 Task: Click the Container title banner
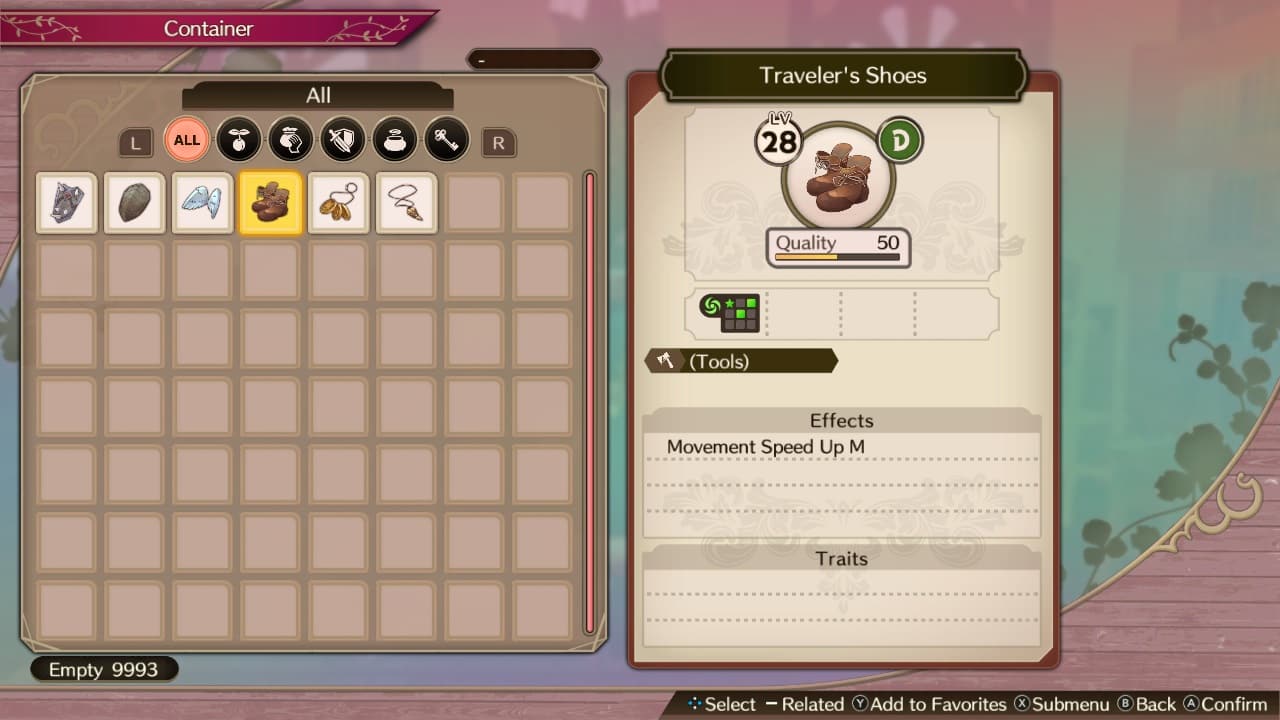point(208,29)
